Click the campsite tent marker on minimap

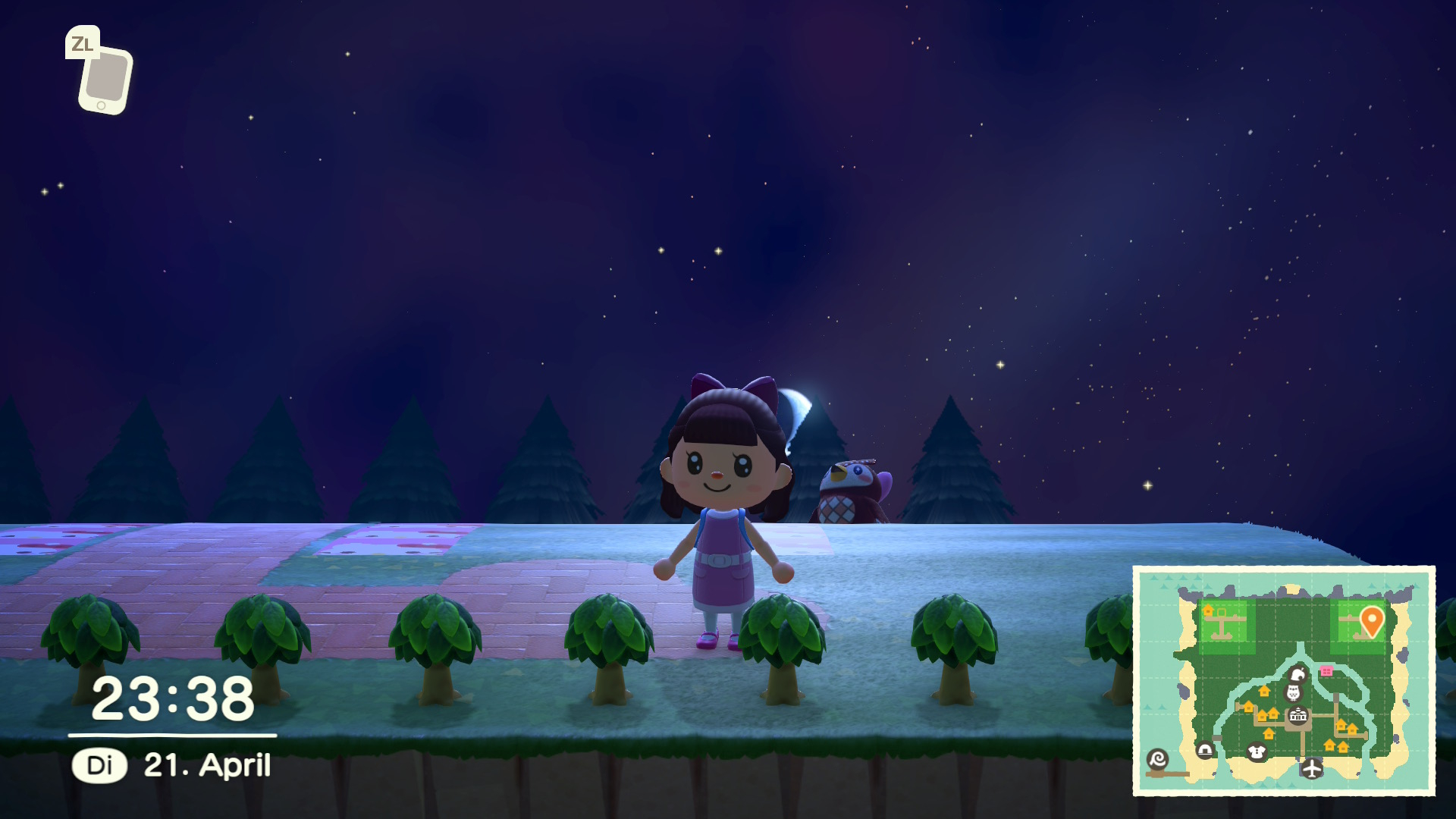click(1205, 750)
